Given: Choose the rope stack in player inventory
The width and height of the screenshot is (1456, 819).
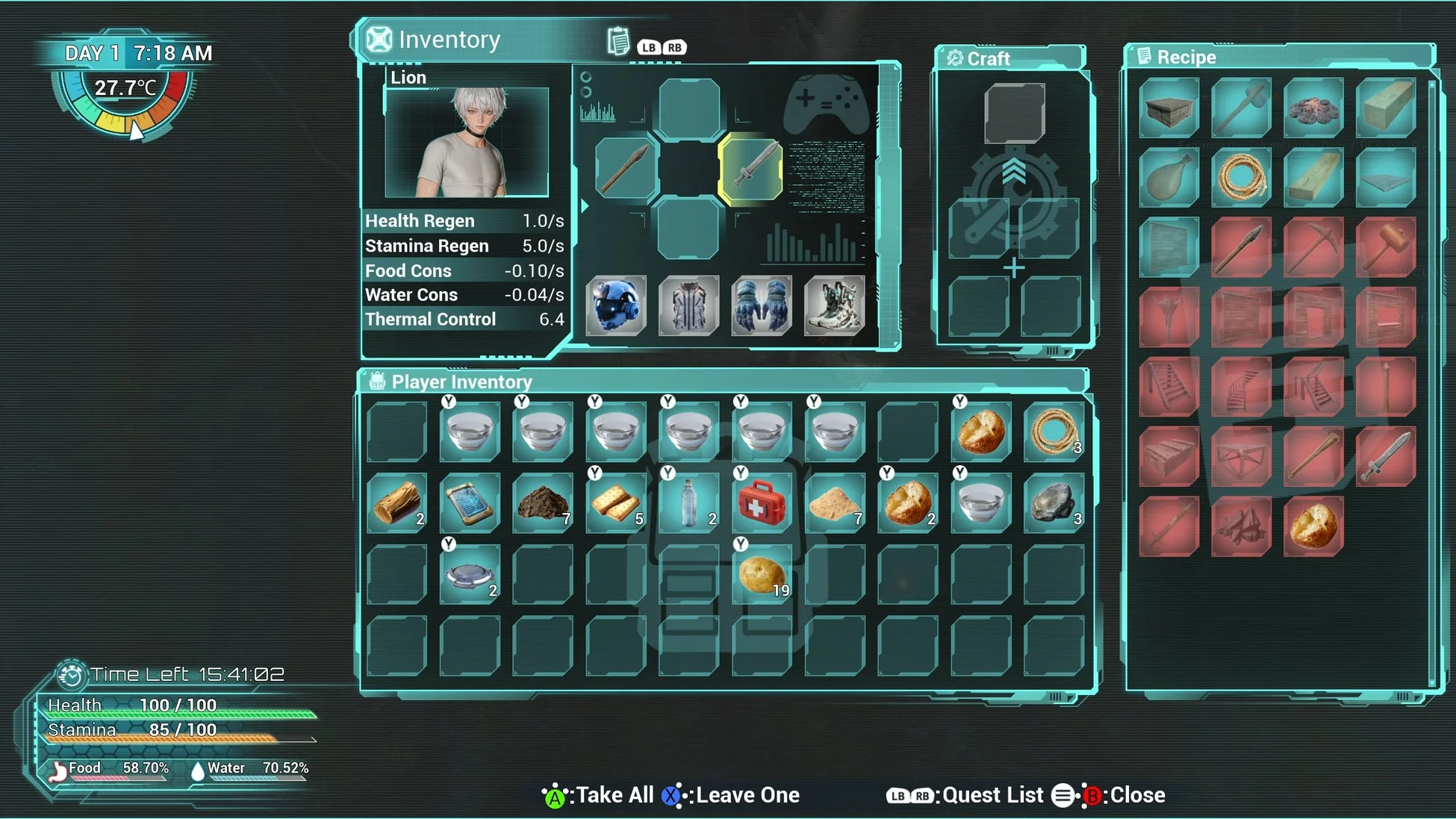Looking at the screenshot, I should (1054, 432).
